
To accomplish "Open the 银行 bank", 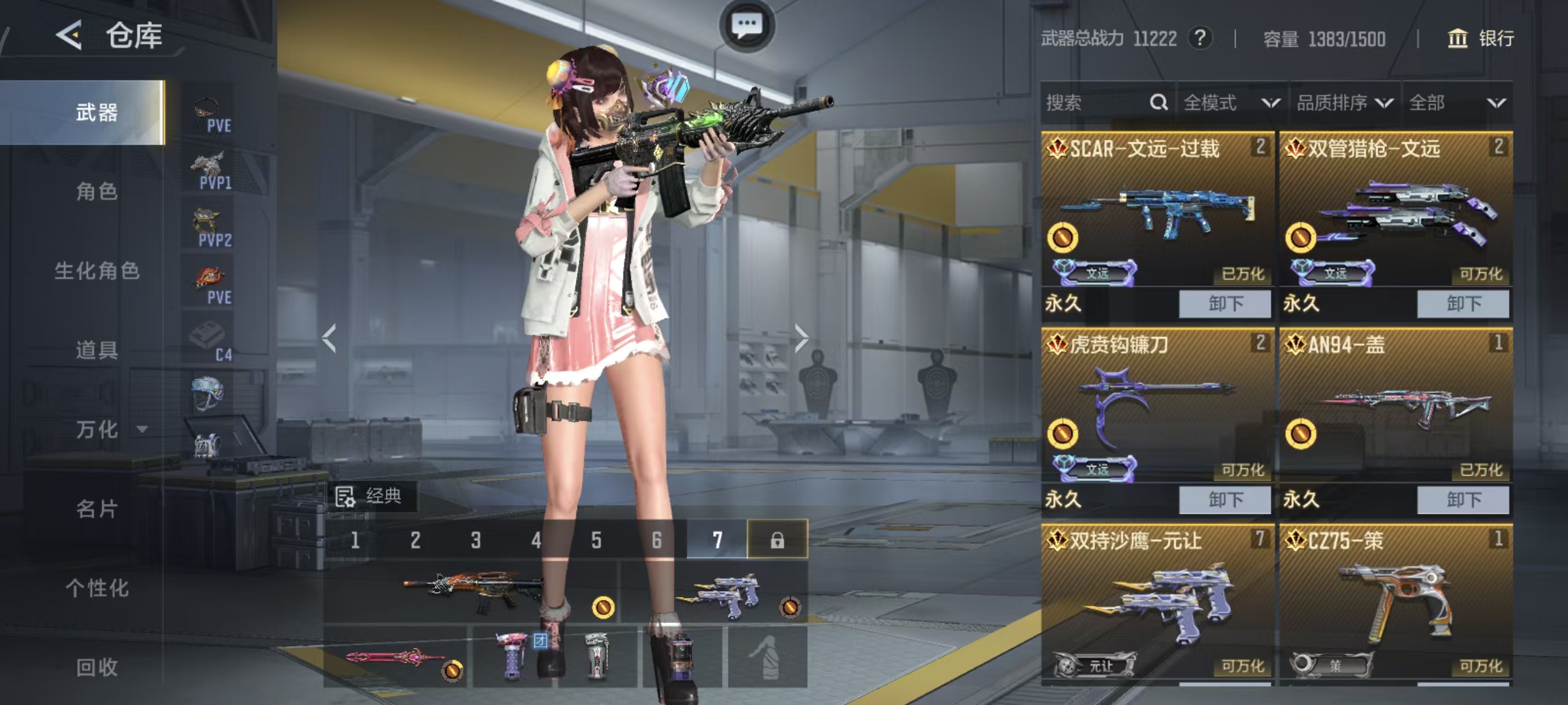I will click(x=1480, y=38).
